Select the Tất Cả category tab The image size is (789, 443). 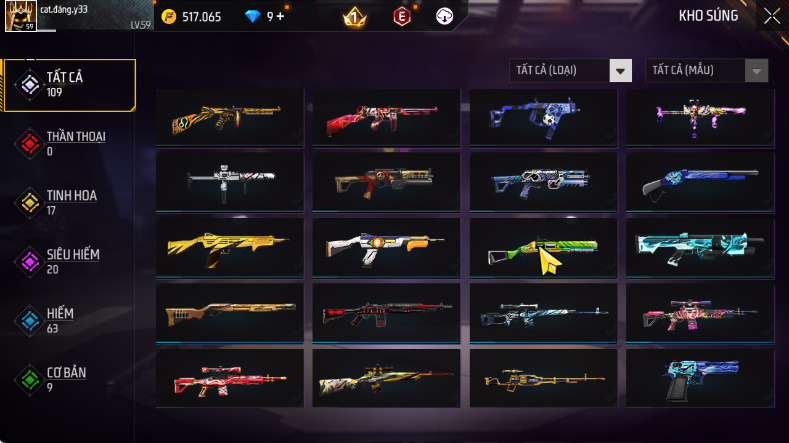[70, 85]
